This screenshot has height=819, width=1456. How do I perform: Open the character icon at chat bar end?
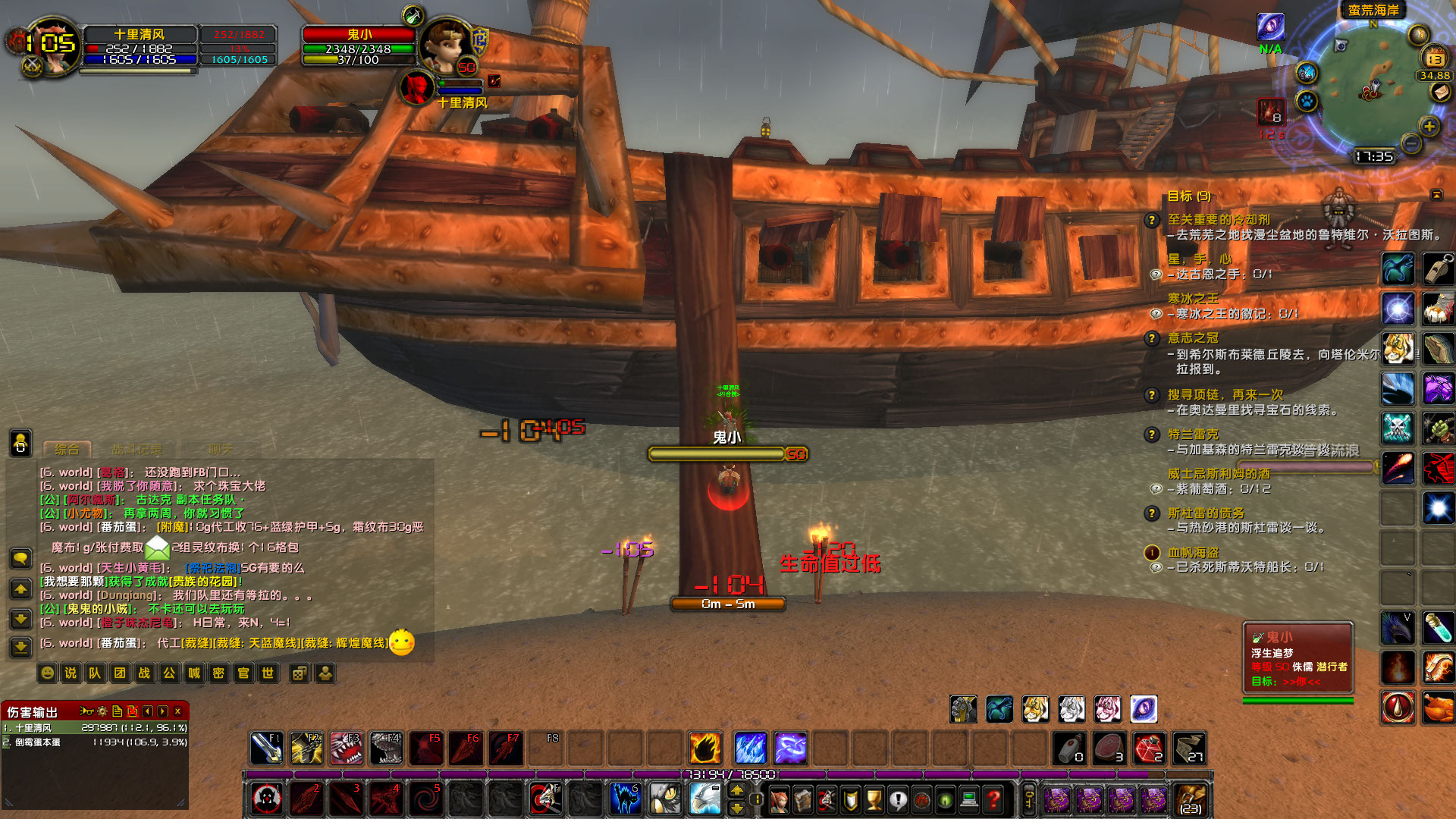coord(324,673)
